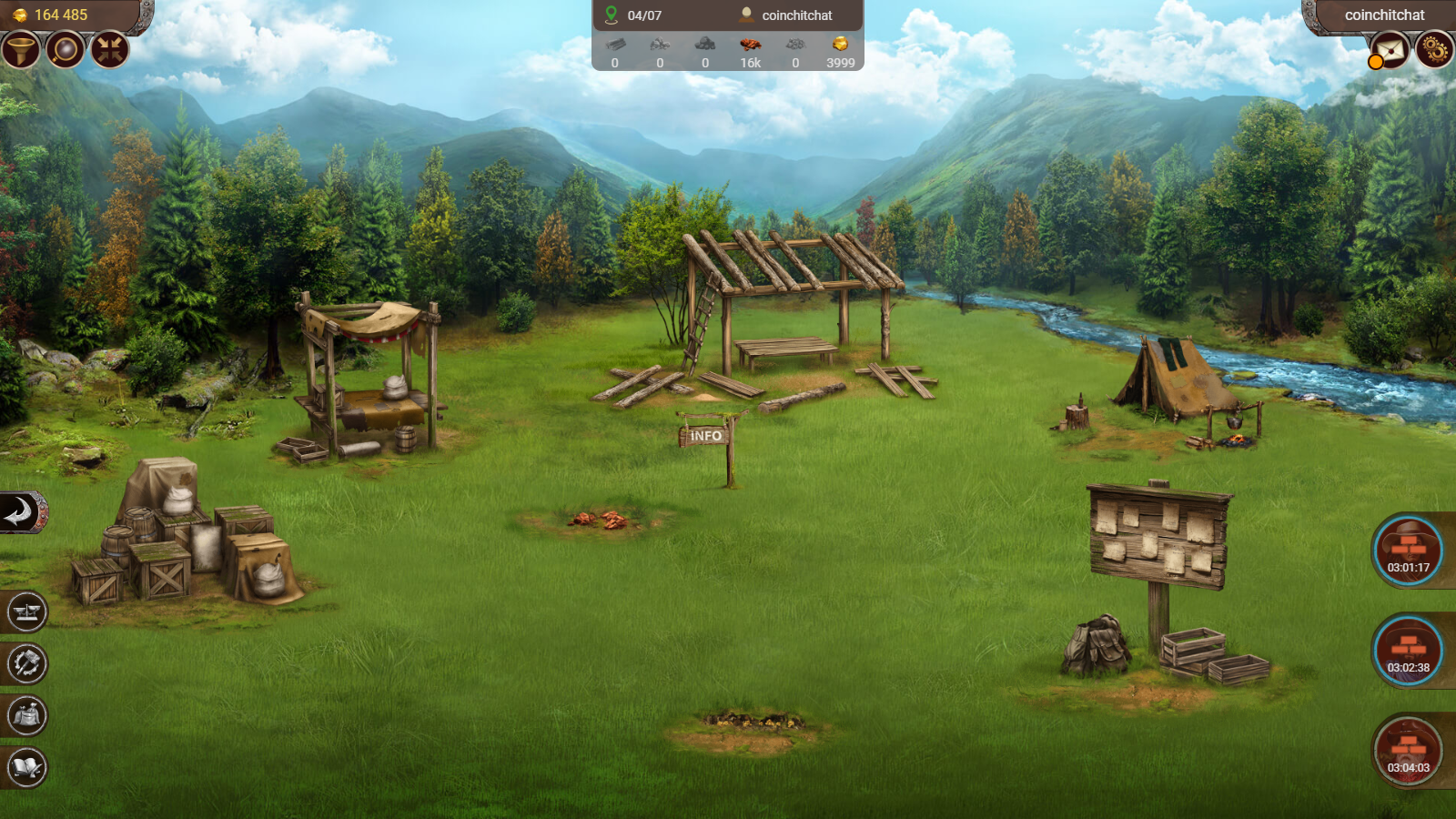Open the sacks inventory menu
Viewport: 1456px width, 819px height.
point(26,715)
